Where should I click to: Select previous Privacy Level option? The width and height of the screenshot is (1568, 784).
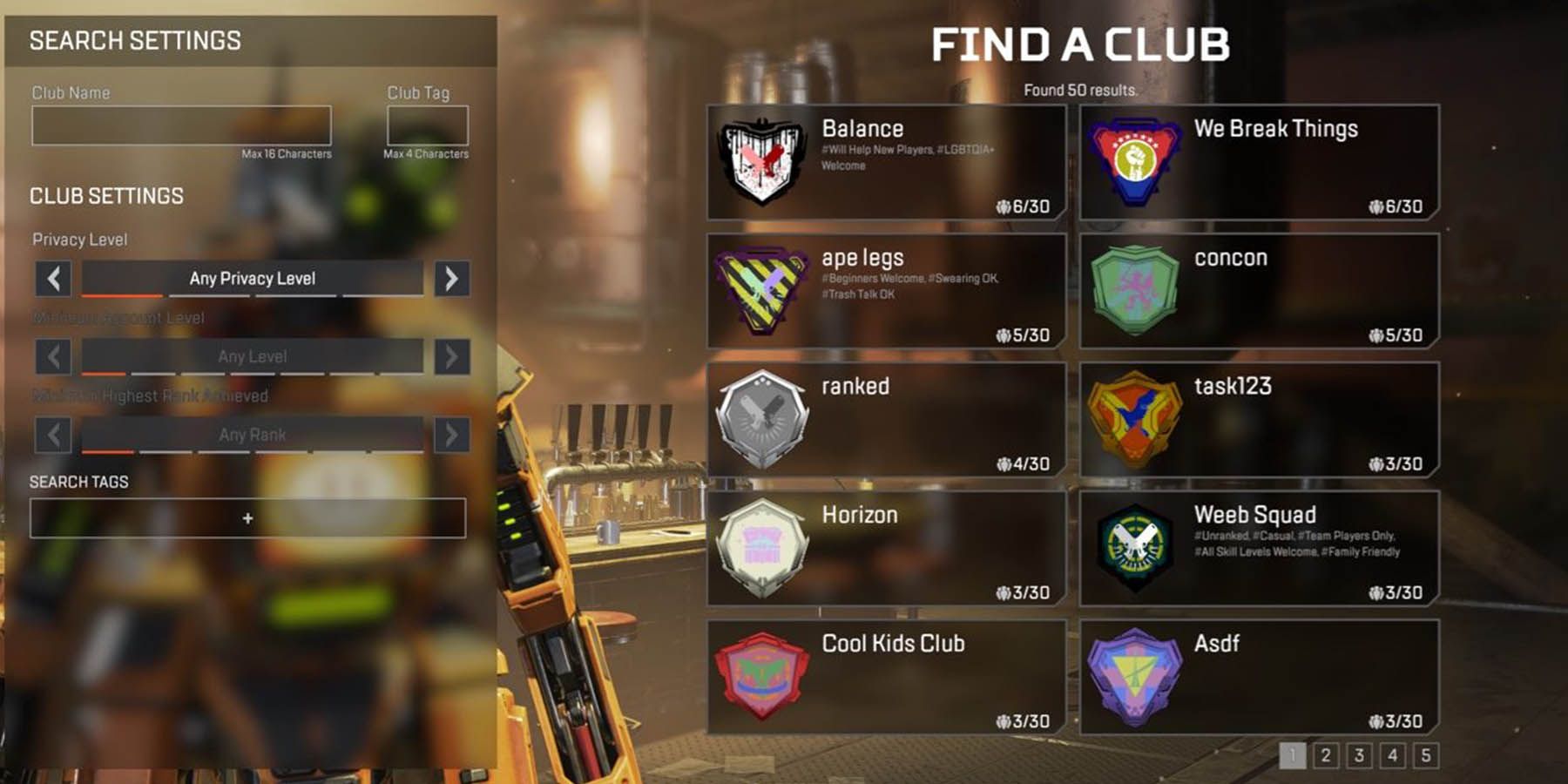click(53, 279)
